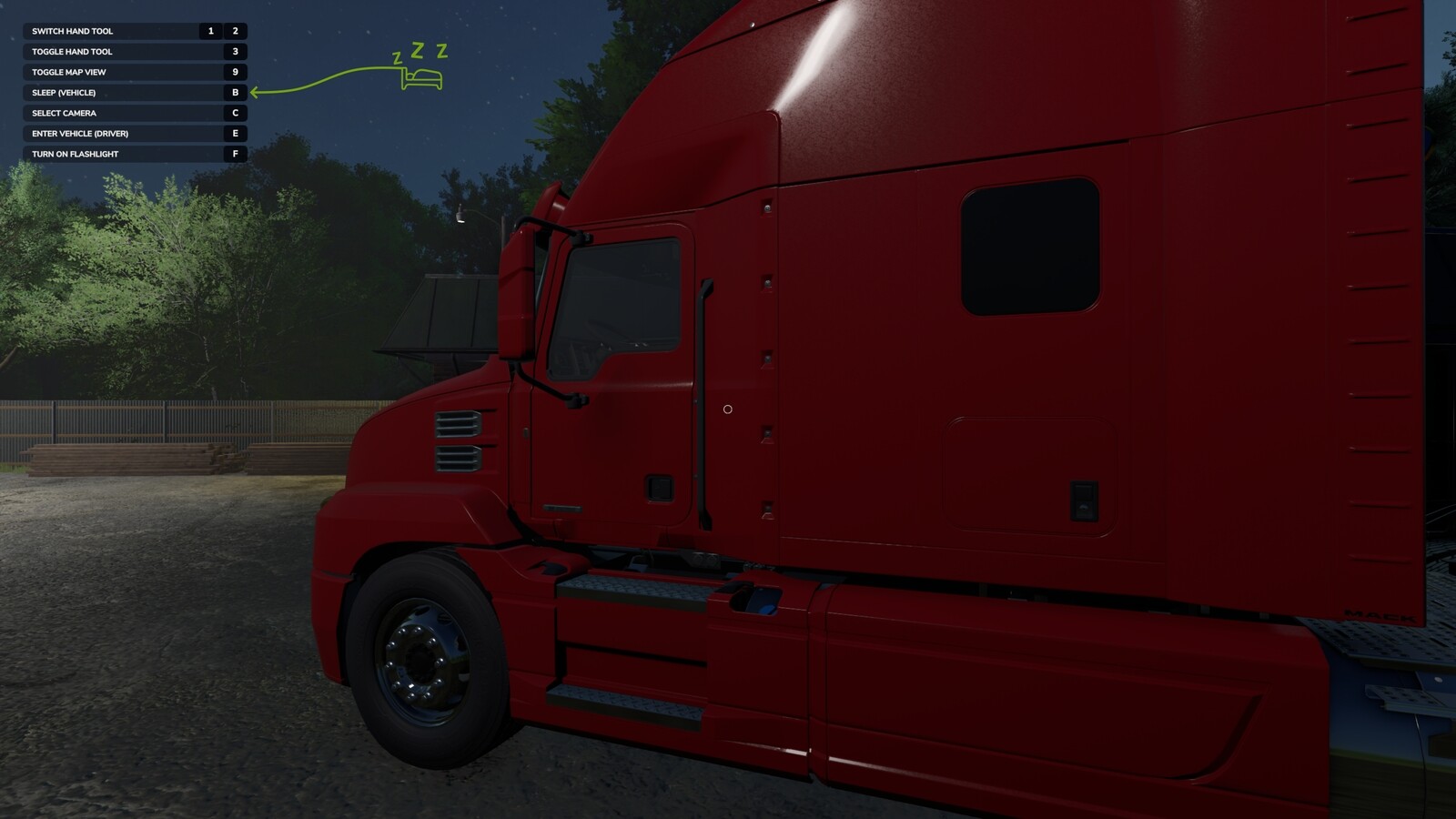
Task: Click the '9' key badge for Toggle Map View
Action: (x=236, y=71)
